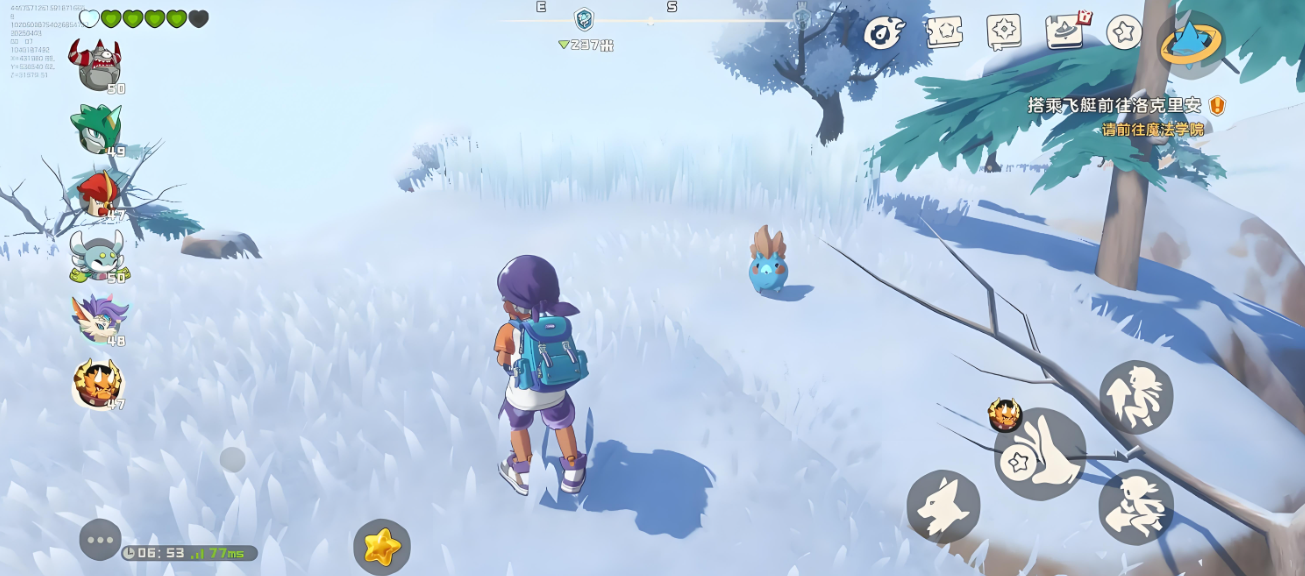Activate the dash or slide action button
Image resolution: width=1305 pixels, height=576 pixels.
point(1136,507)
